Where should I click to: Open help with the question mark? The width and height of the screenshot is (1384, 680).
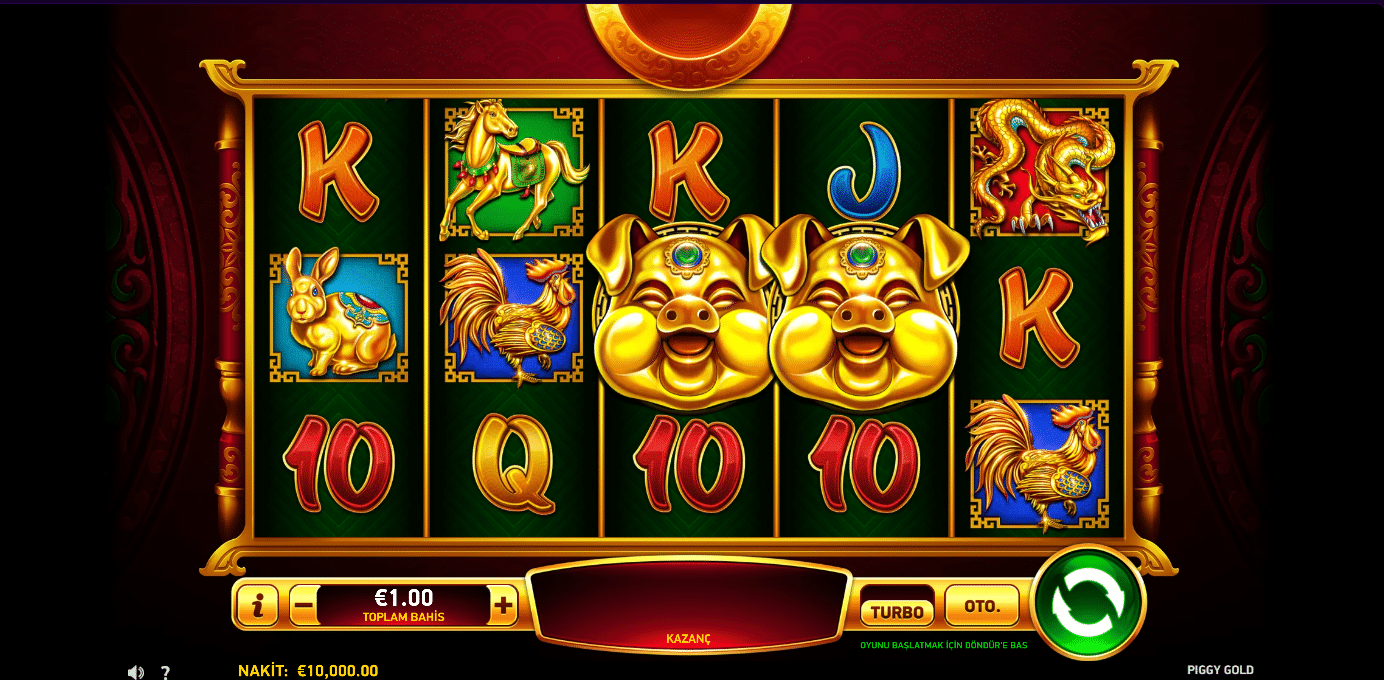click(166, 672)
